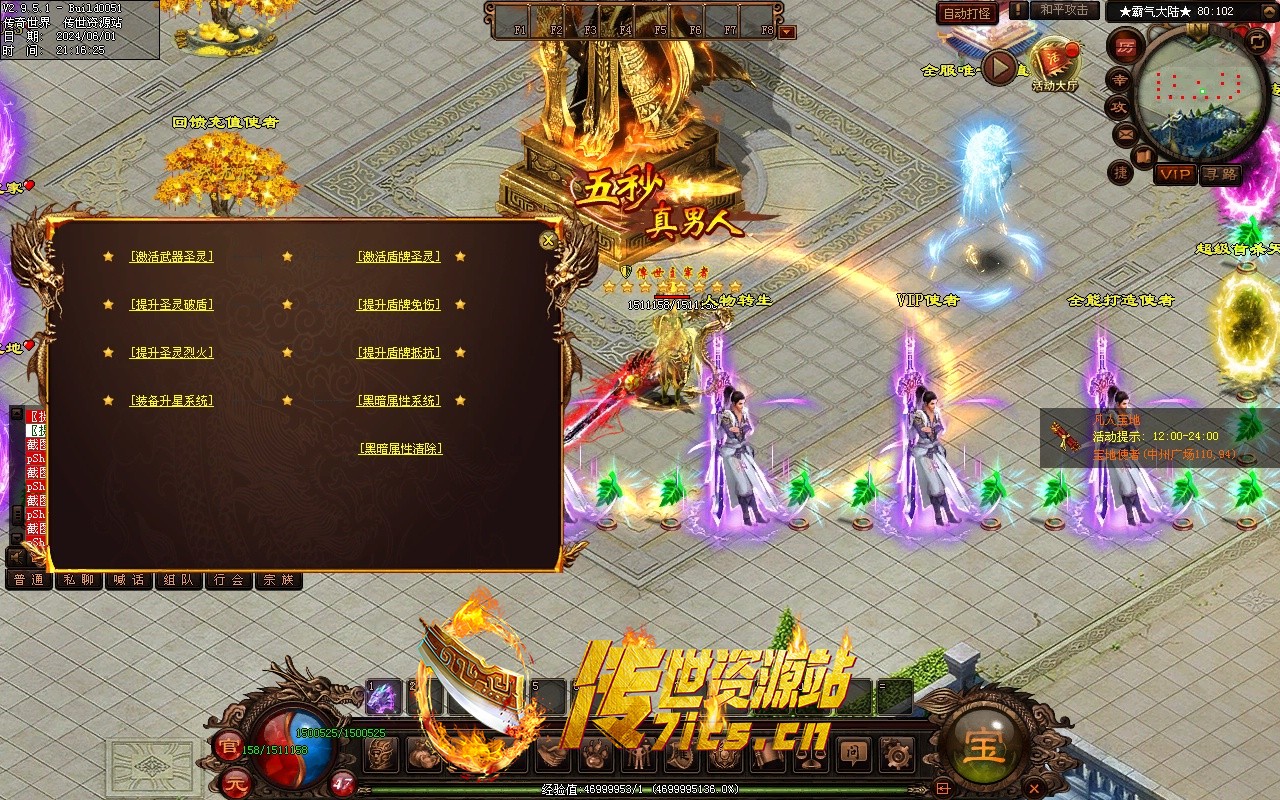The width and height of the screenshot is (1280, 800).
Task: Open the 活动大厅 activity hall icon
Action: [x=1055, y=62]
